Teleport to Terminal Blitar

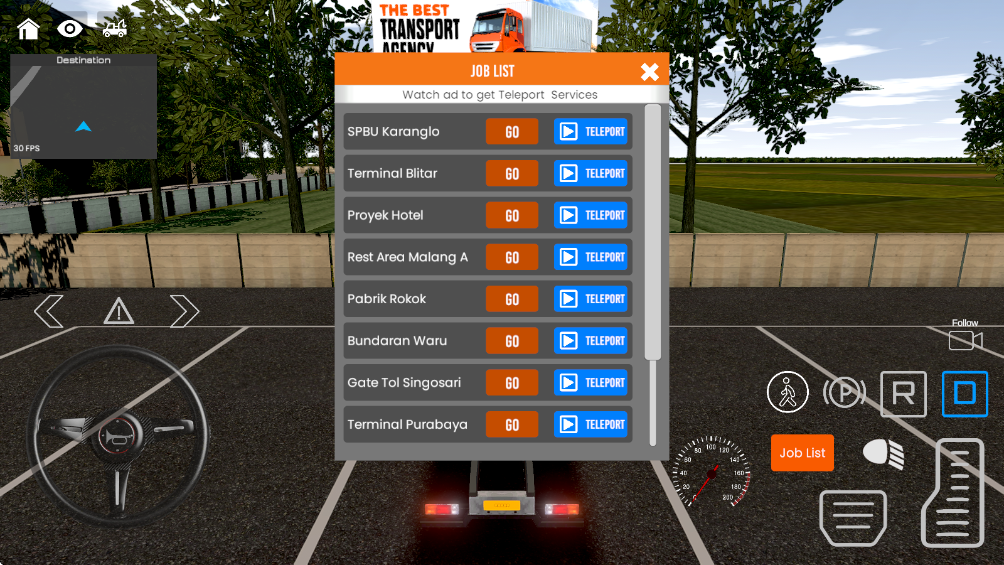(591, 174)
